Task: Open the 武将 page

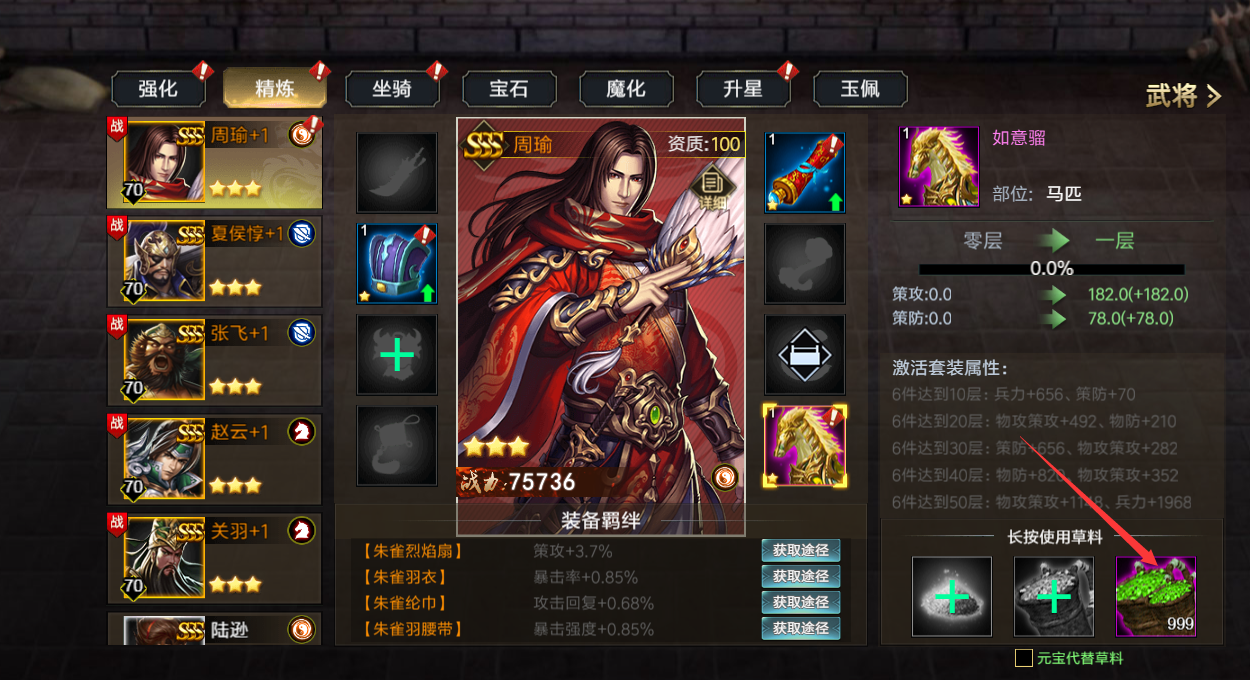Action: (x=1183, y=96)
